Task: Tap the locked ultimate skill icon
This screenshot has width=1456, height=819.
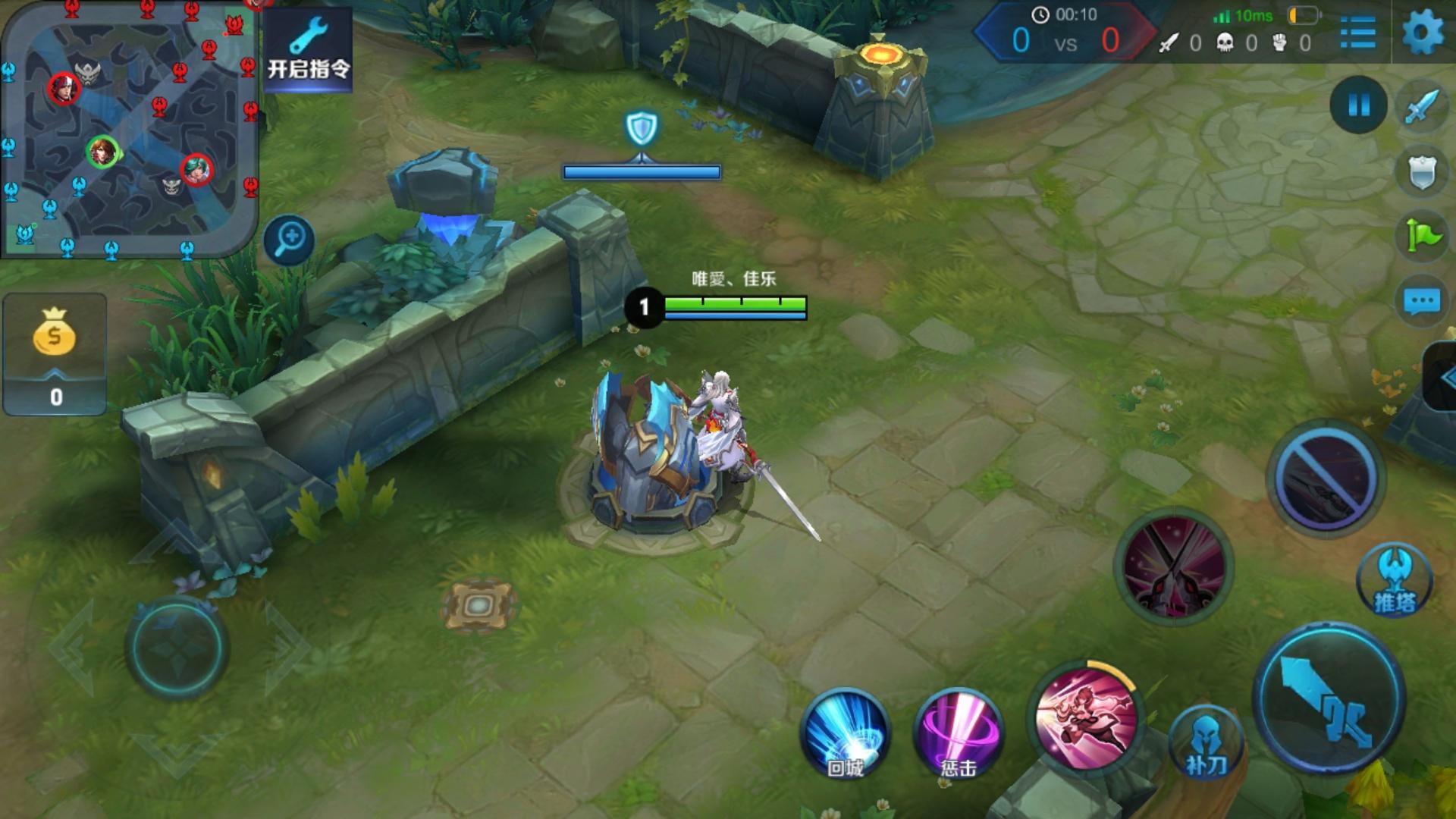Action: (1325, 476)
